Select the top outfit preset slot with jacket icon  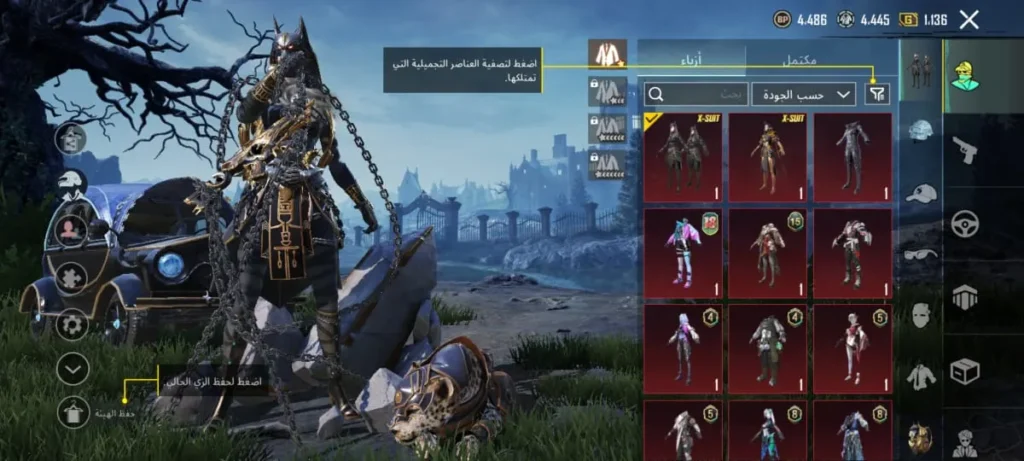pos(607,54)
